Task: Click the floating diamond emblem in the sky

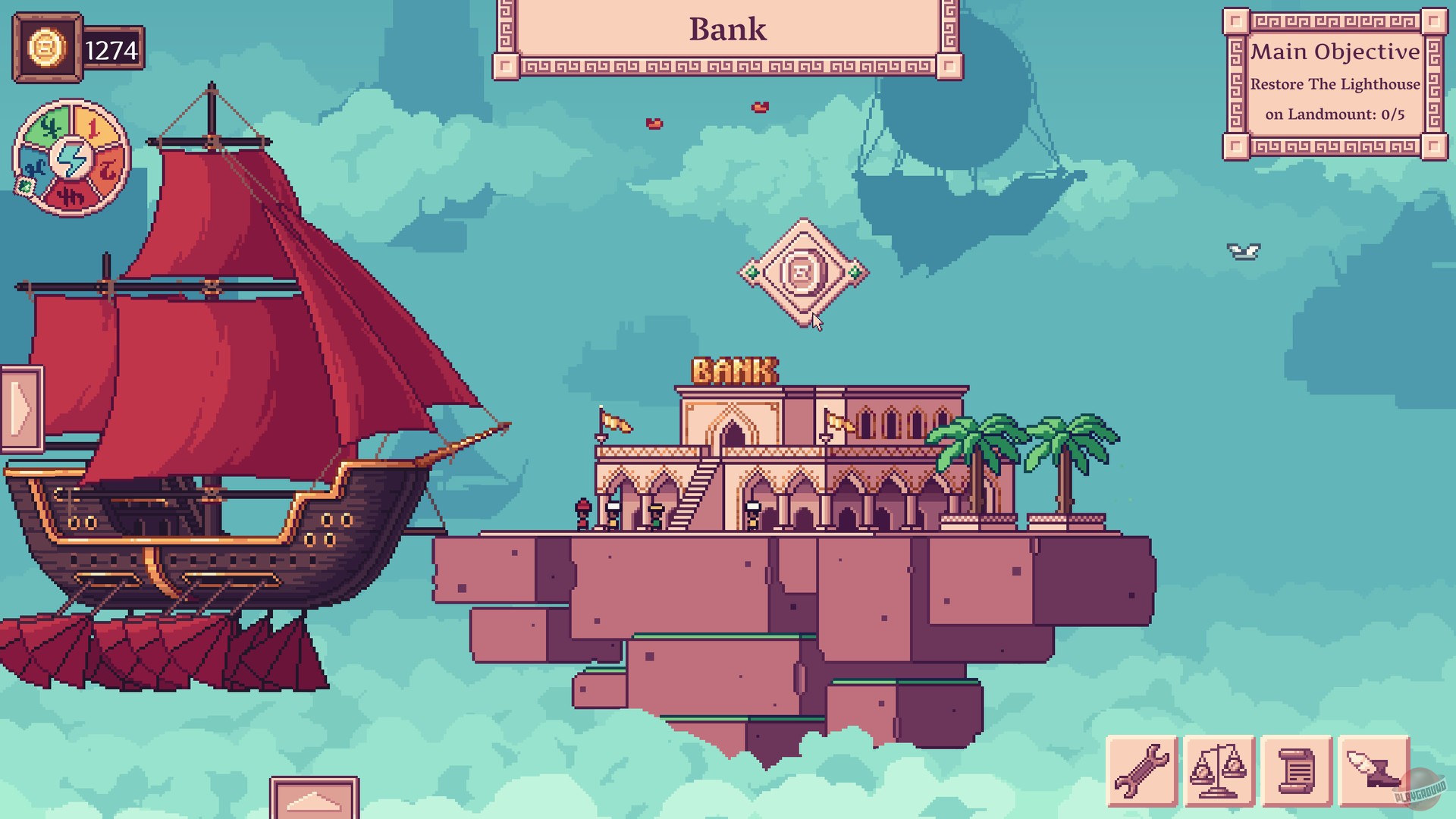Action: (x=805, y=274)
